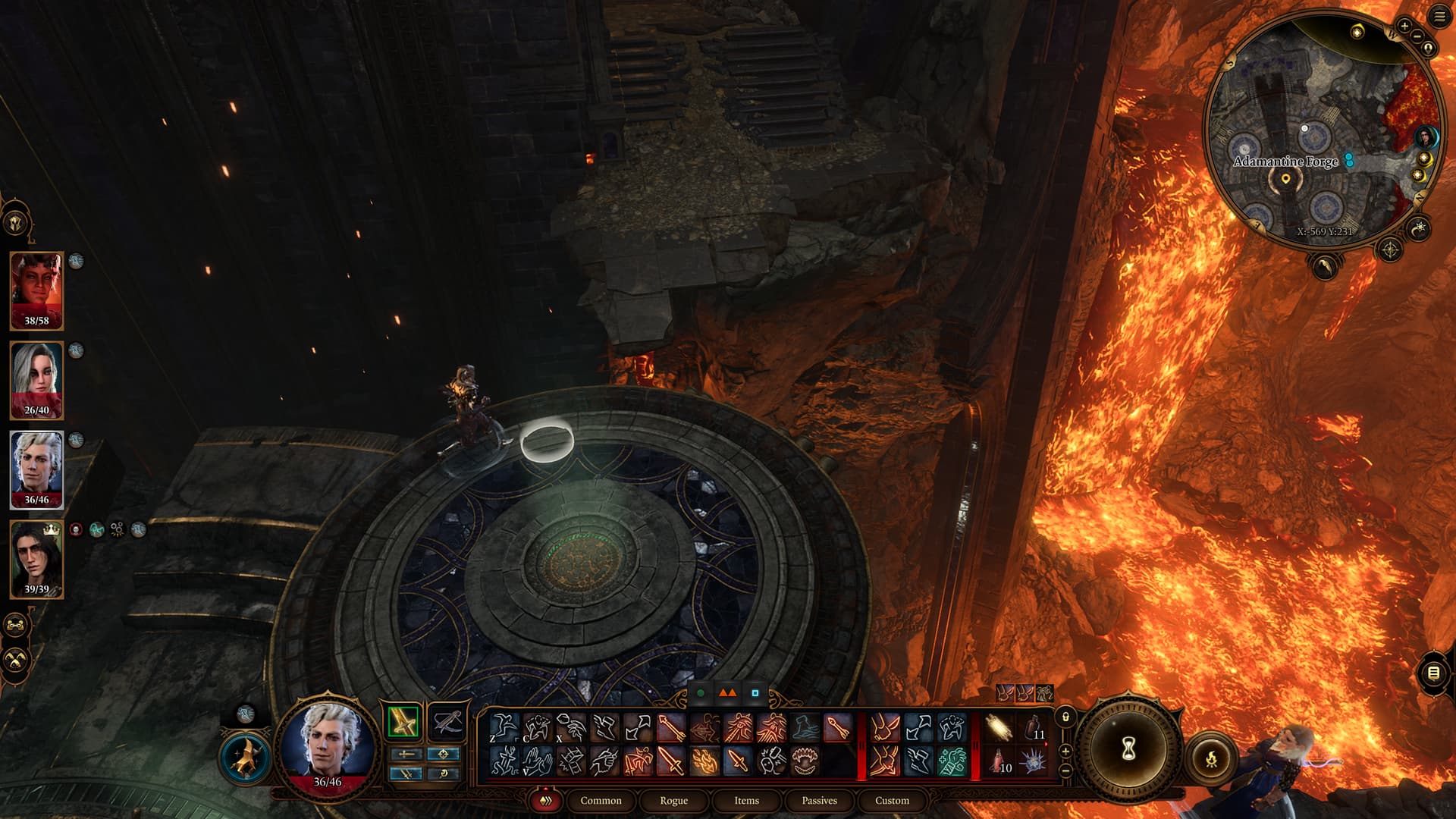Image resolution: width=1456 pixels, height=819 pixels.
Task: Select the red-skinned tiefling party portrait
Action: [36, 290]
